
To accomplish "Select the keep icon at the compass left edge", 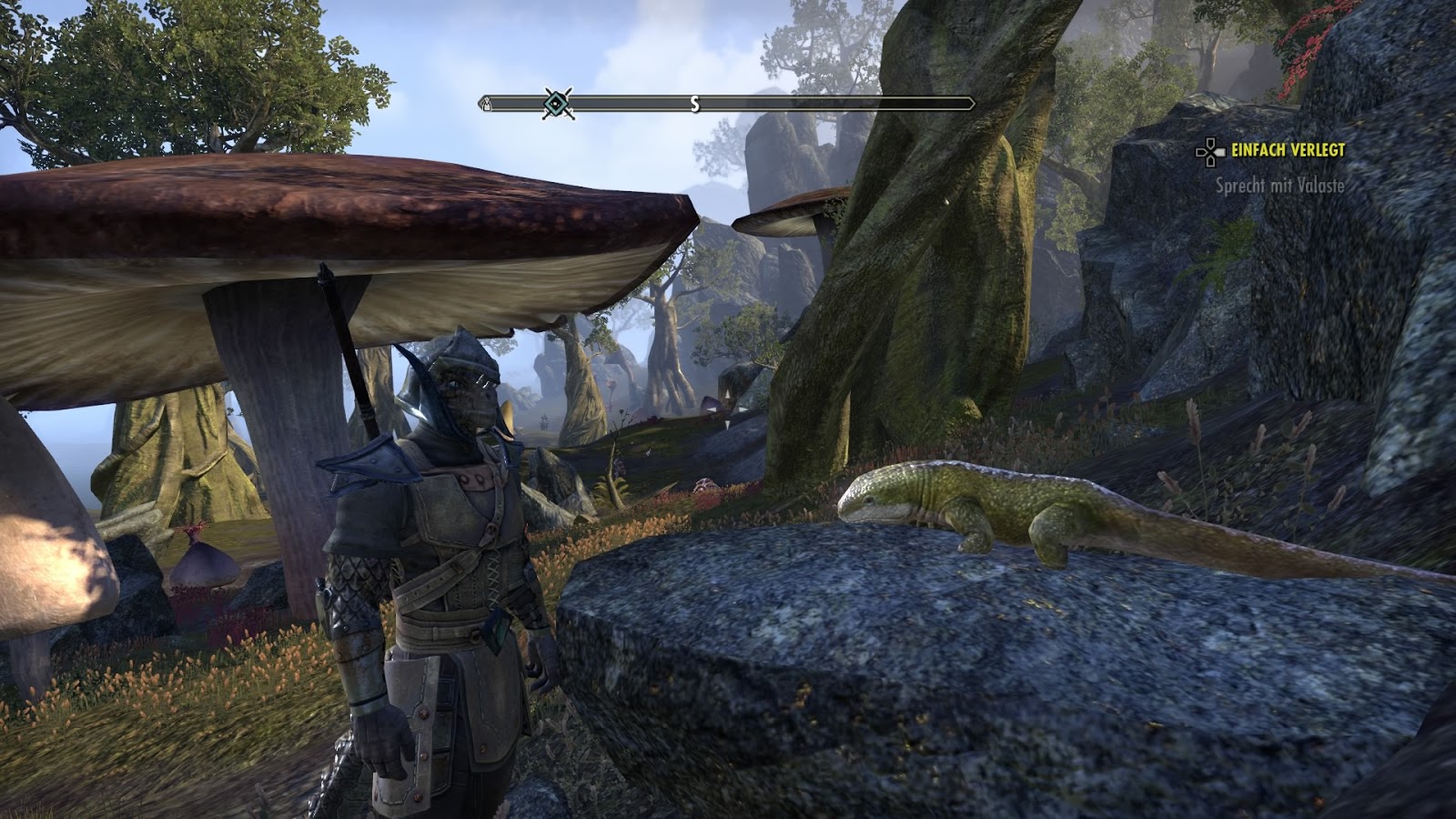I will click(x=489, y=102).
